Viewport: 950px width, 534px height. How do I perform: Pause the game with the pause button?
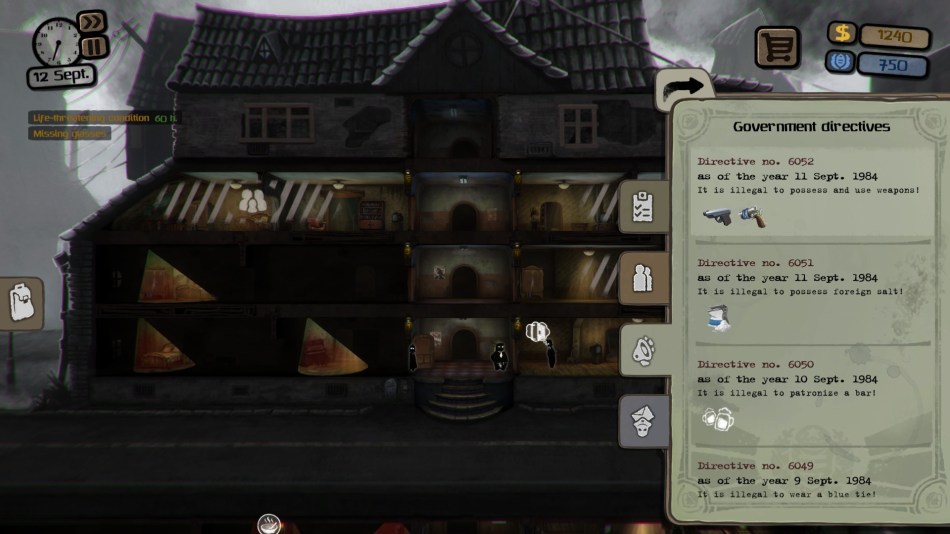[x=92, y=47]
